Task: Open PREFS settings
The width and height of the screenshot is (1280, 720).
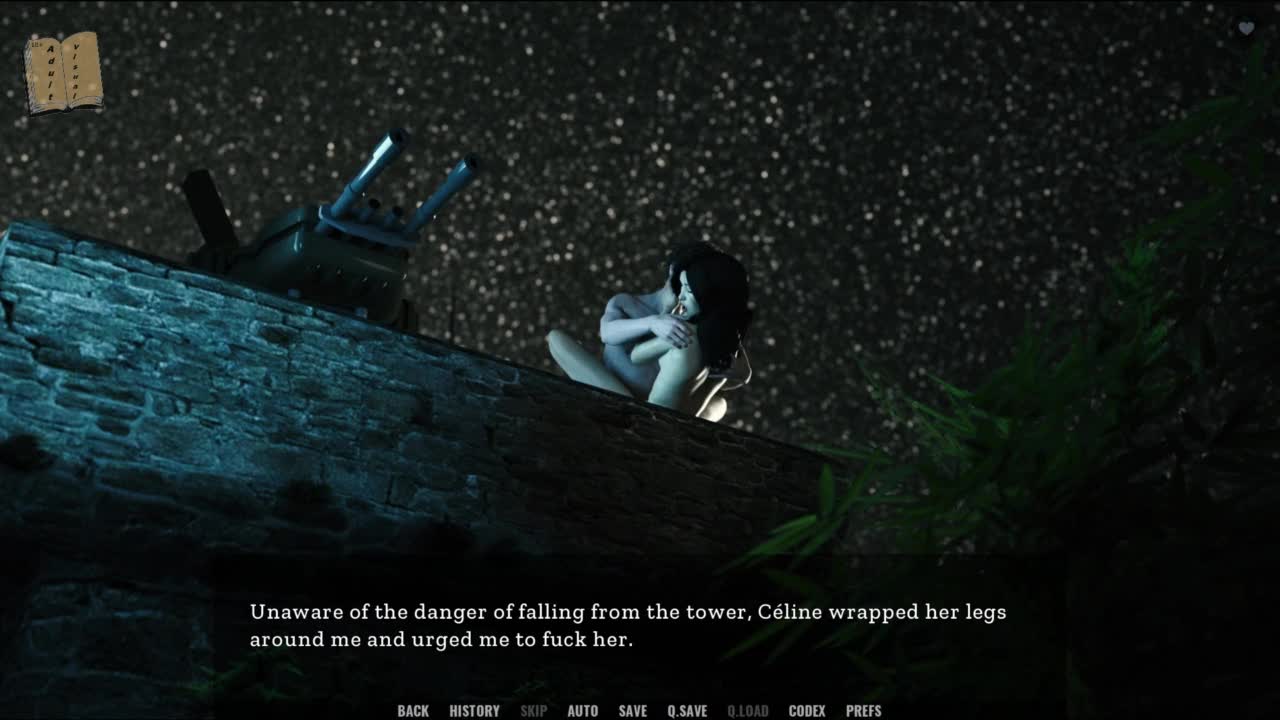Action: pyautogui.click(x=863, y=711)
